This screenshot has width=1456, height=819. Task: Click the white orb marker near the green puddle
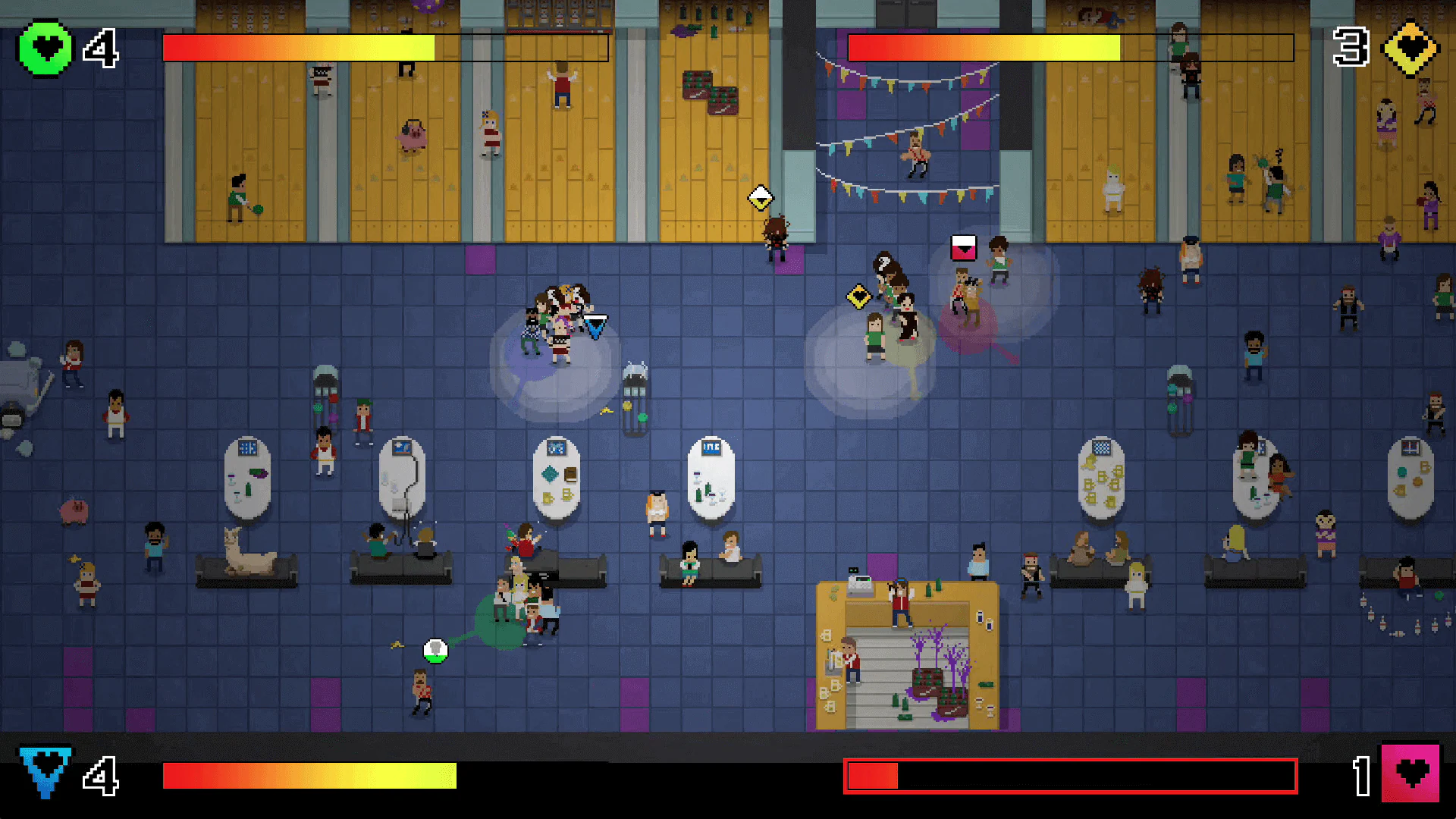[x=435, y=649]
